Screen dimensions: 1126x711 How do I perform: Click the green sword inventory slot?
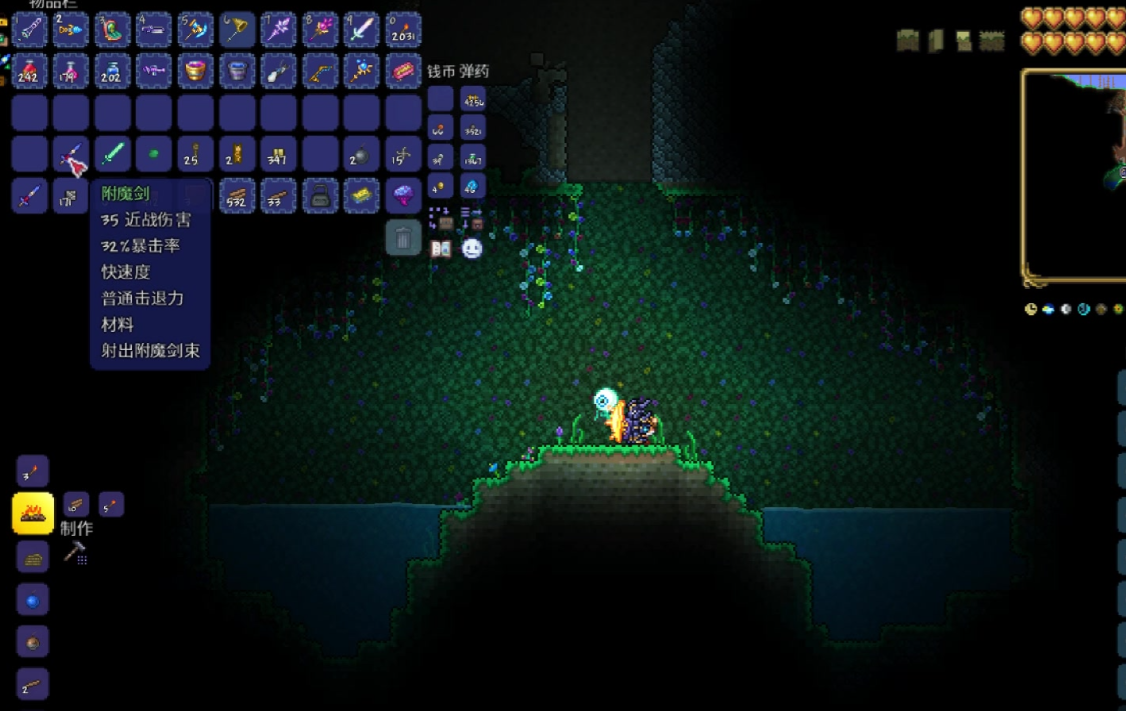tap(113, 155)
